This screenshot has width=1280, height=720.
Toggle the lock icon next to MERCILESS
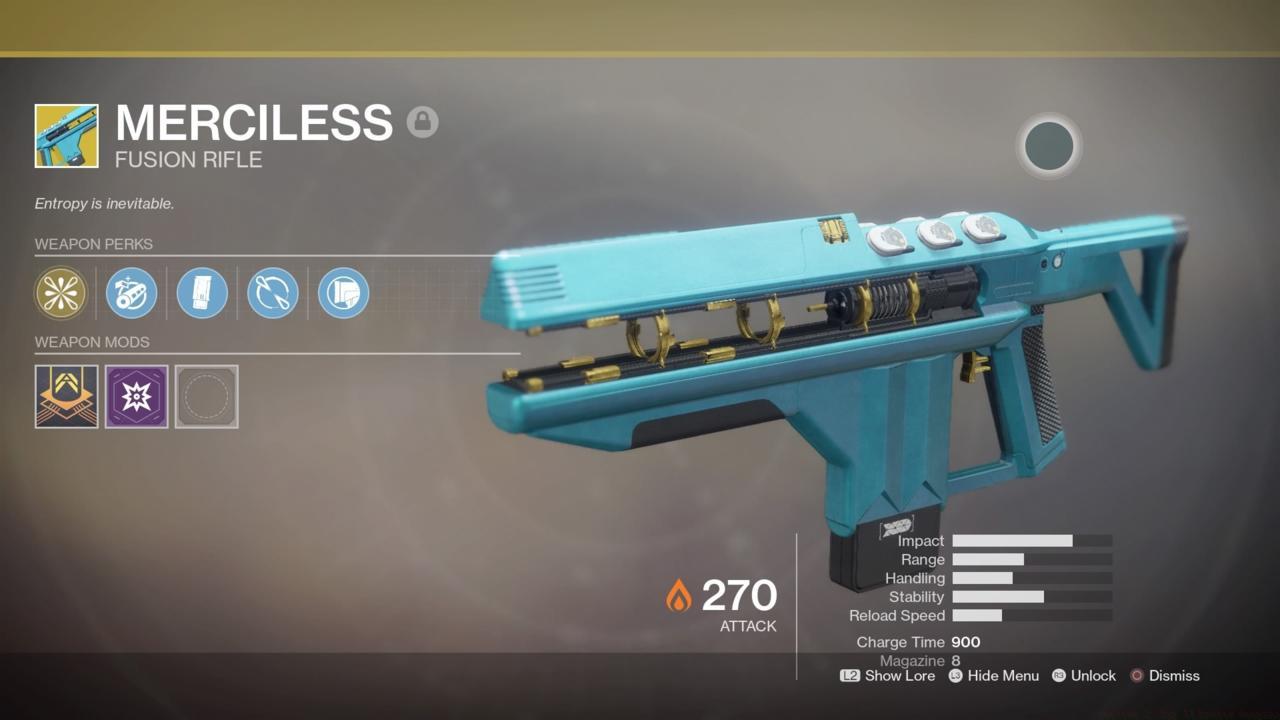pyautogui.click(x=423, y=121)
